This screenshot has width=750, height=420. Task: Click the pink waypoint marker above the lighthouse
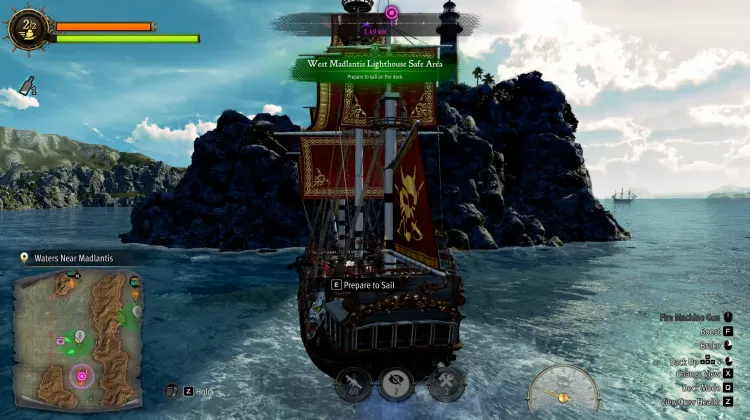[392, 13]
